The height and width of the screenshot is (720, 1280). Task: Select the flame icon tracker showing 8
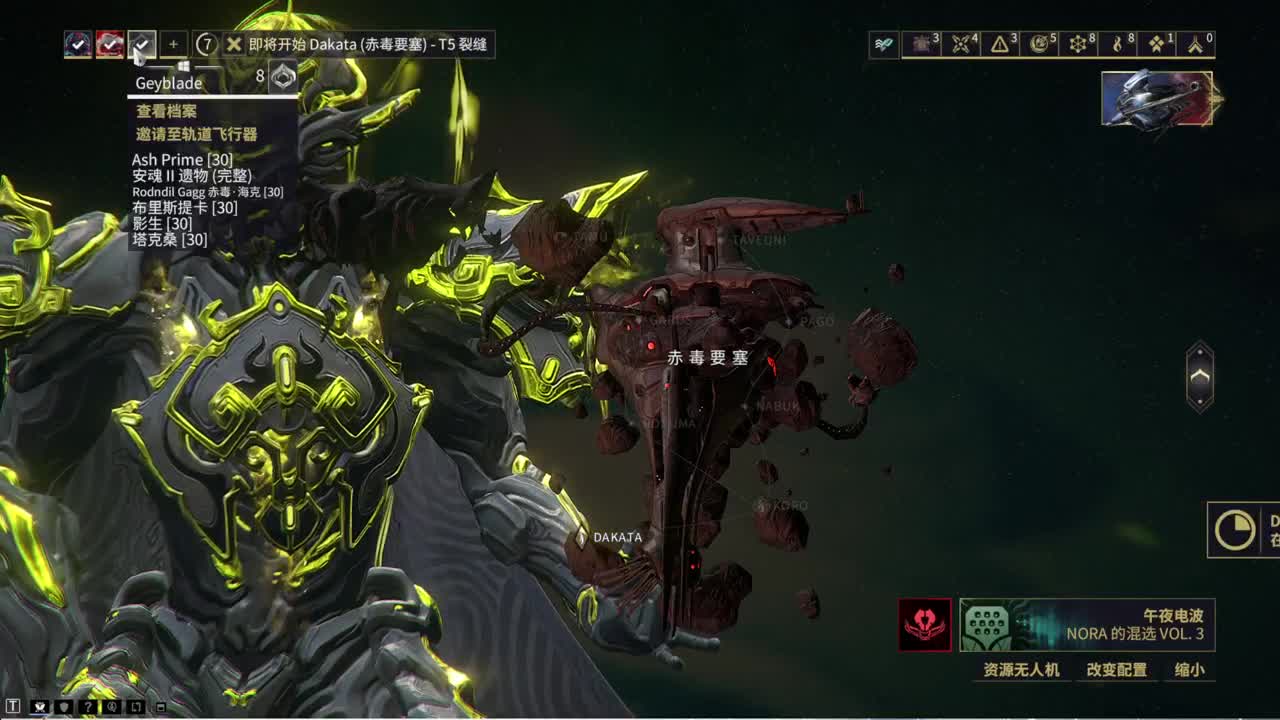[1119, 44]
